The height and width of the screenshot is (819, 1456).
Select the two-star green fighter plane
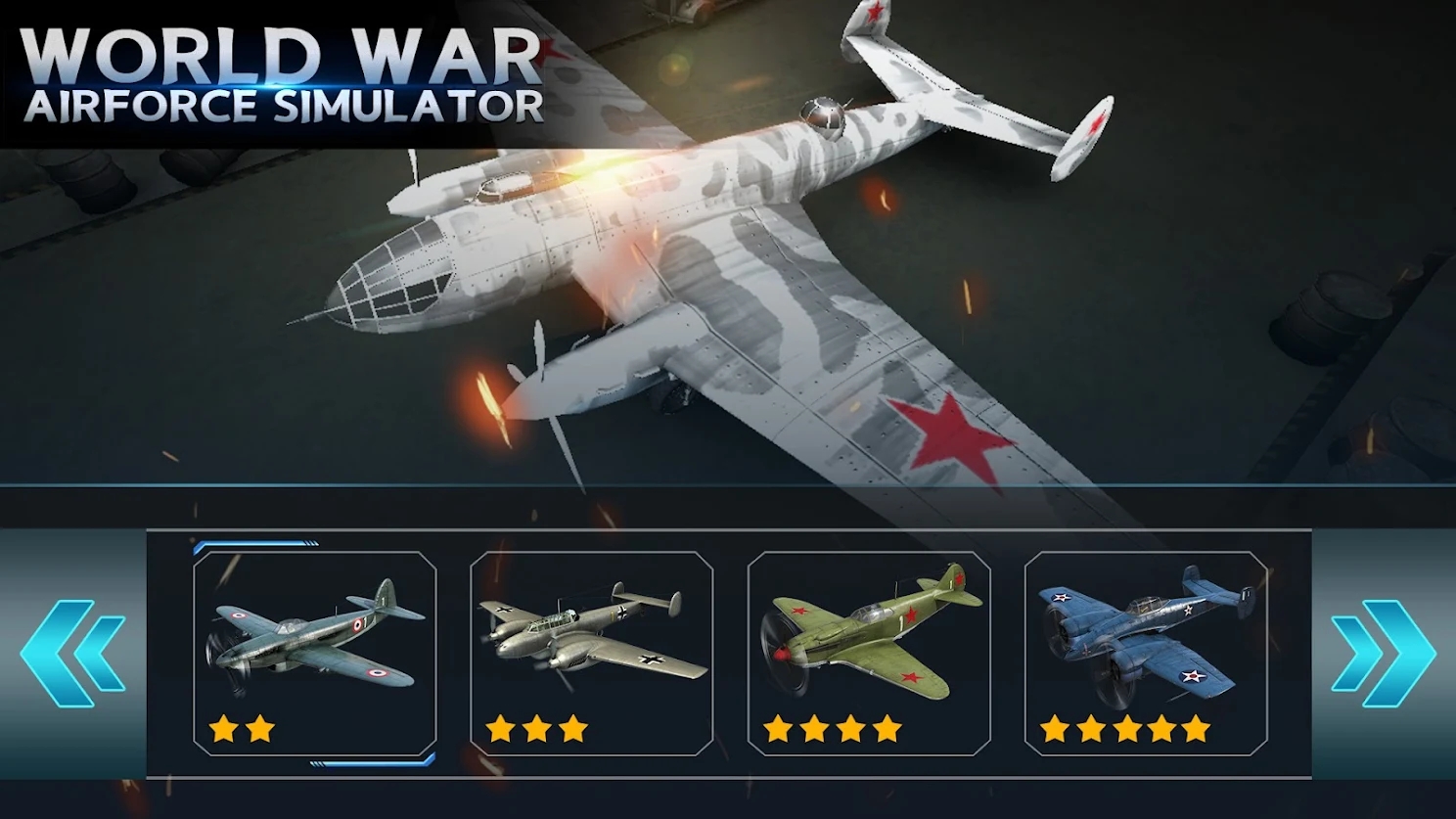[x=313, y=636]
